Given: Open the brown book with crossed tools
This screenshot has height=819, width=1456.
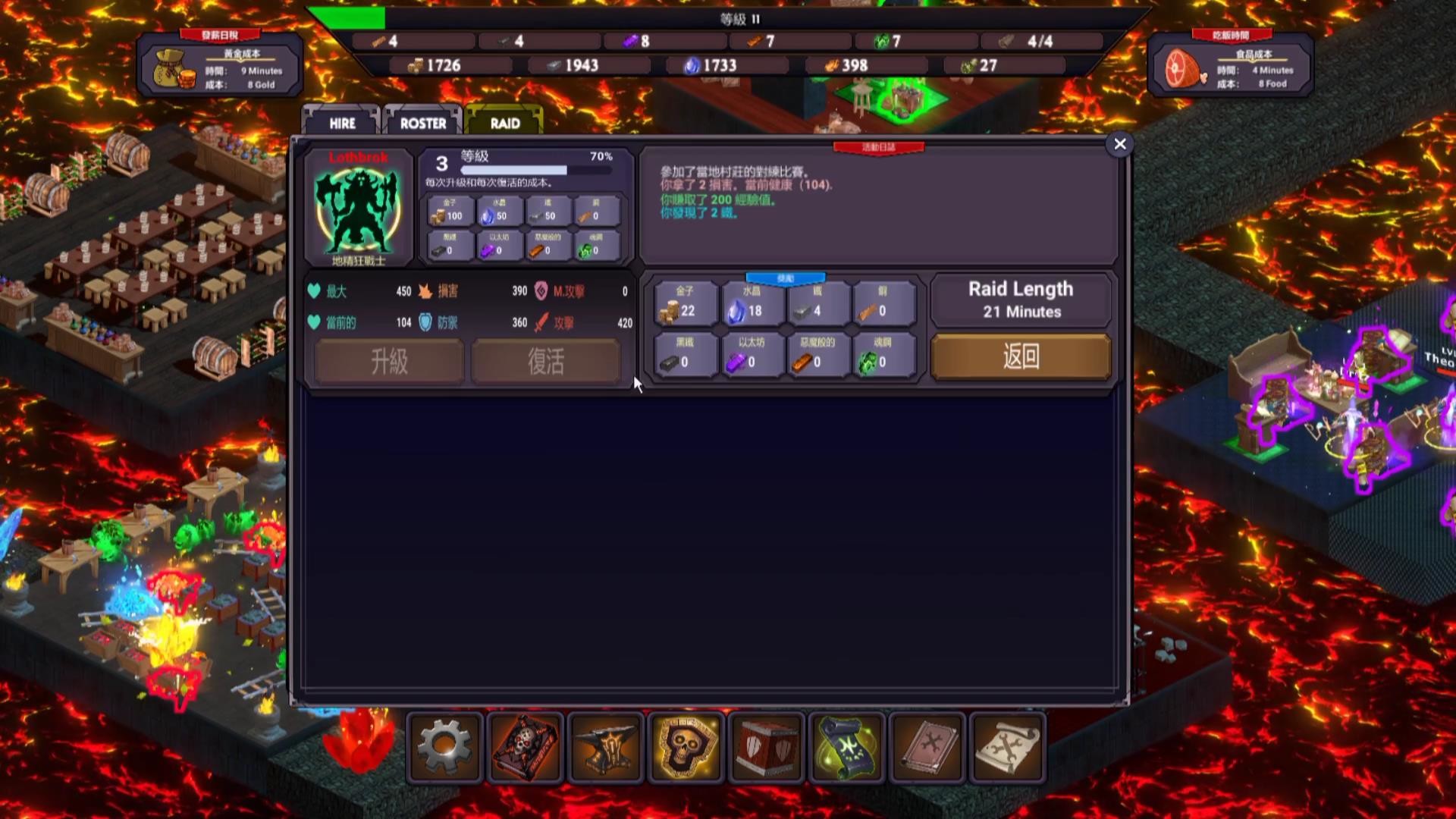Looking at the screenshot, I should tap(928, 748).
